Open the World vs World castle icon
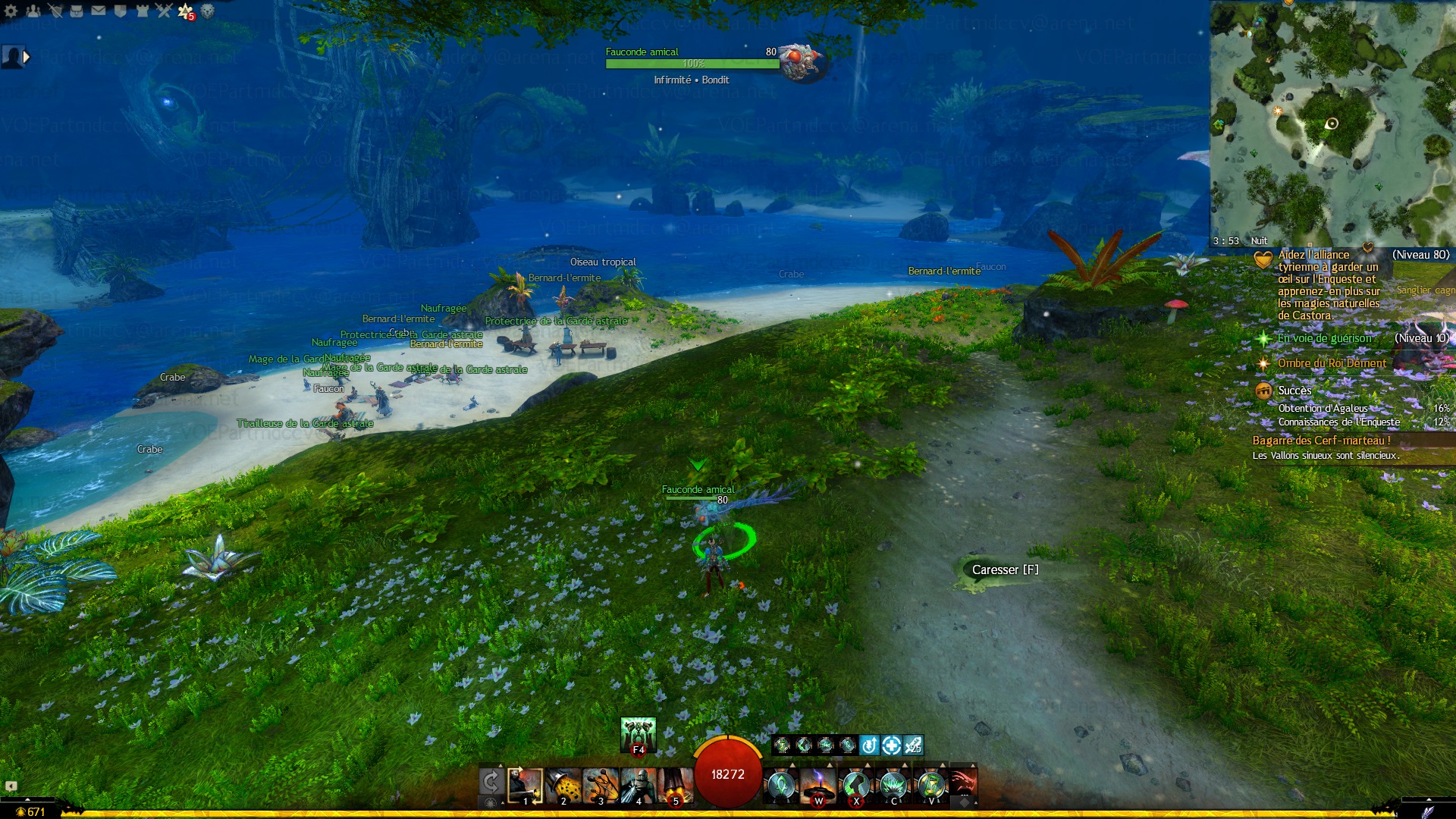The height and width of the screenshot is (819, 1456). pyautogui.click(x=142, y=11)
